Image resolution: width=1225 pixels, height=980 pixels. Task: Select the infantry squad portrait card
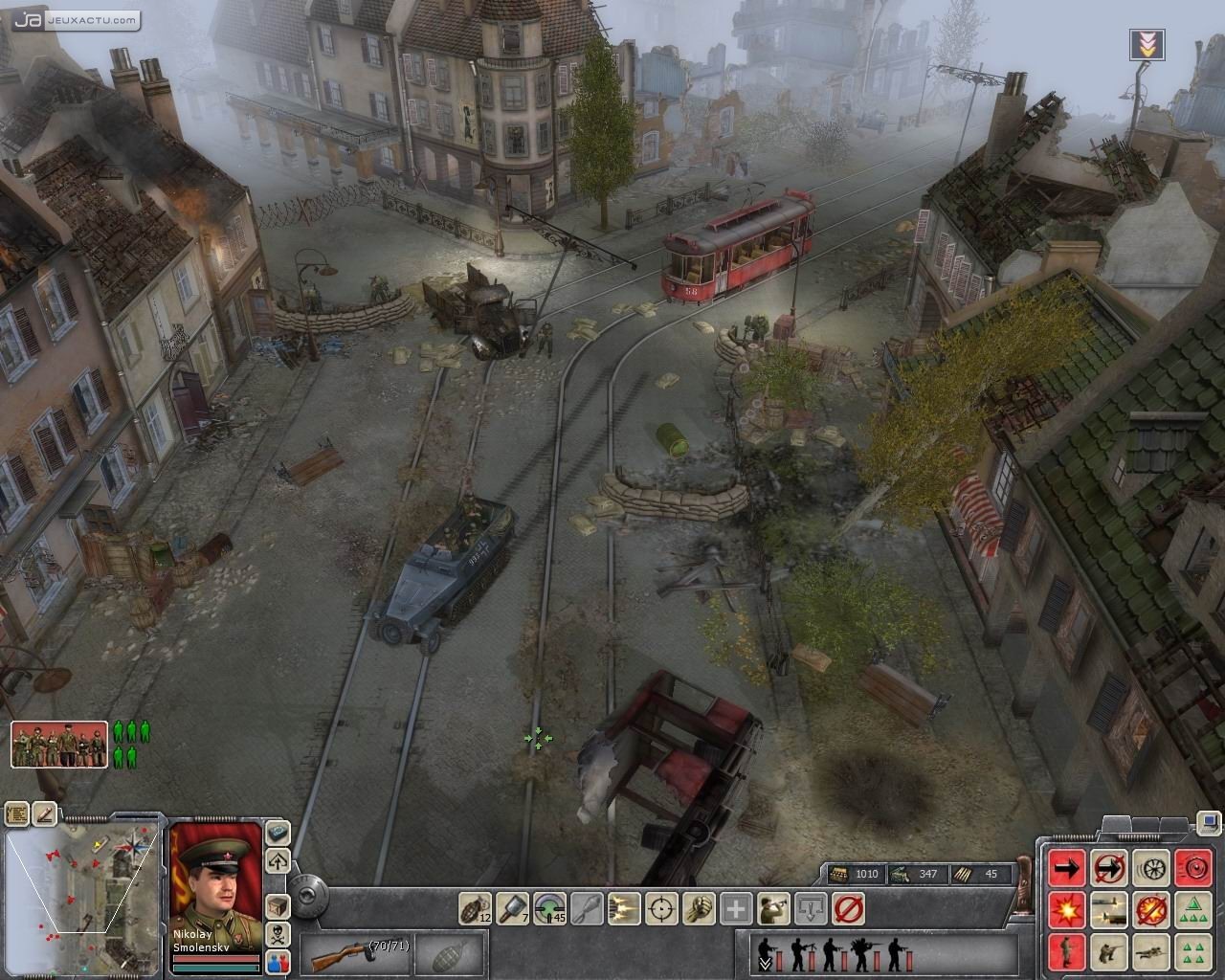click(x=59, y=745)
